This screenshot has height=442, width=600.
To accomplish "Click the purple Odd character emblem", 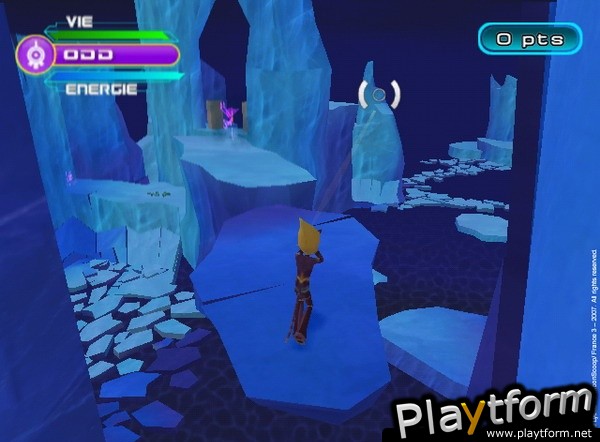I will coord(36,53).
